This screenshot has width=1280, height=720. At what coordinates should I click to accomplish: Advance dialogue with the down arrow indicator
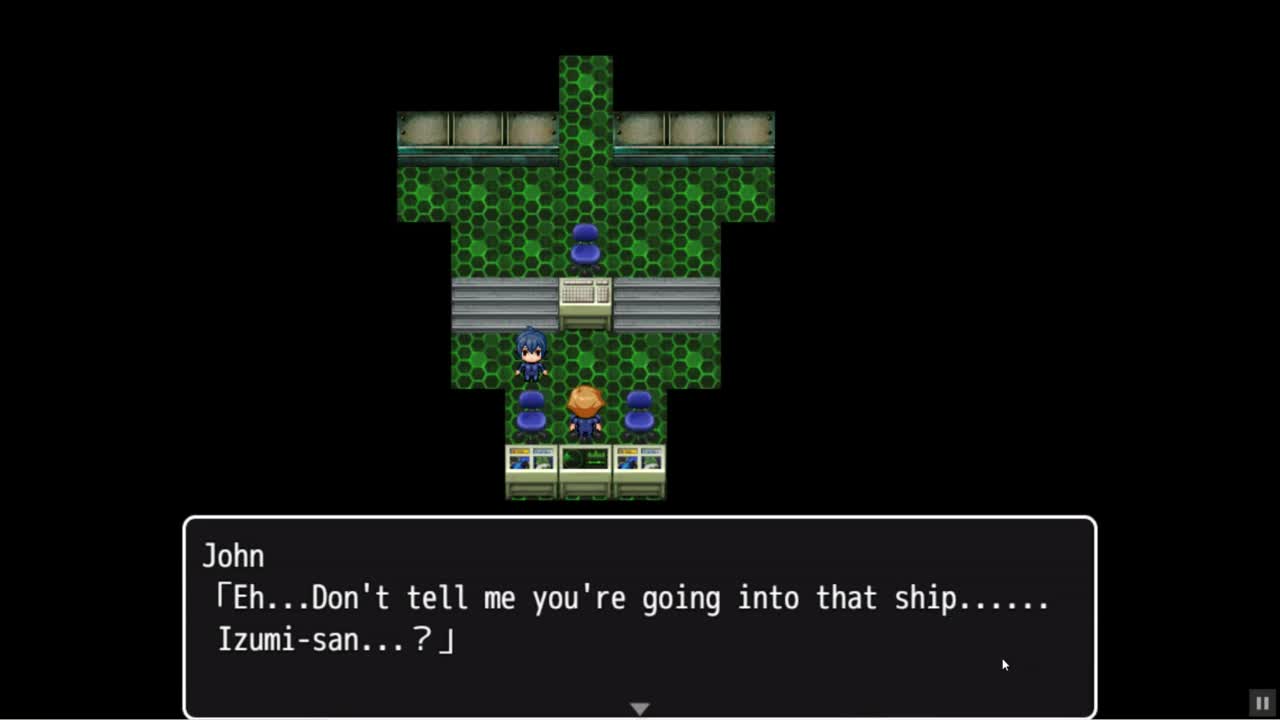640,708
